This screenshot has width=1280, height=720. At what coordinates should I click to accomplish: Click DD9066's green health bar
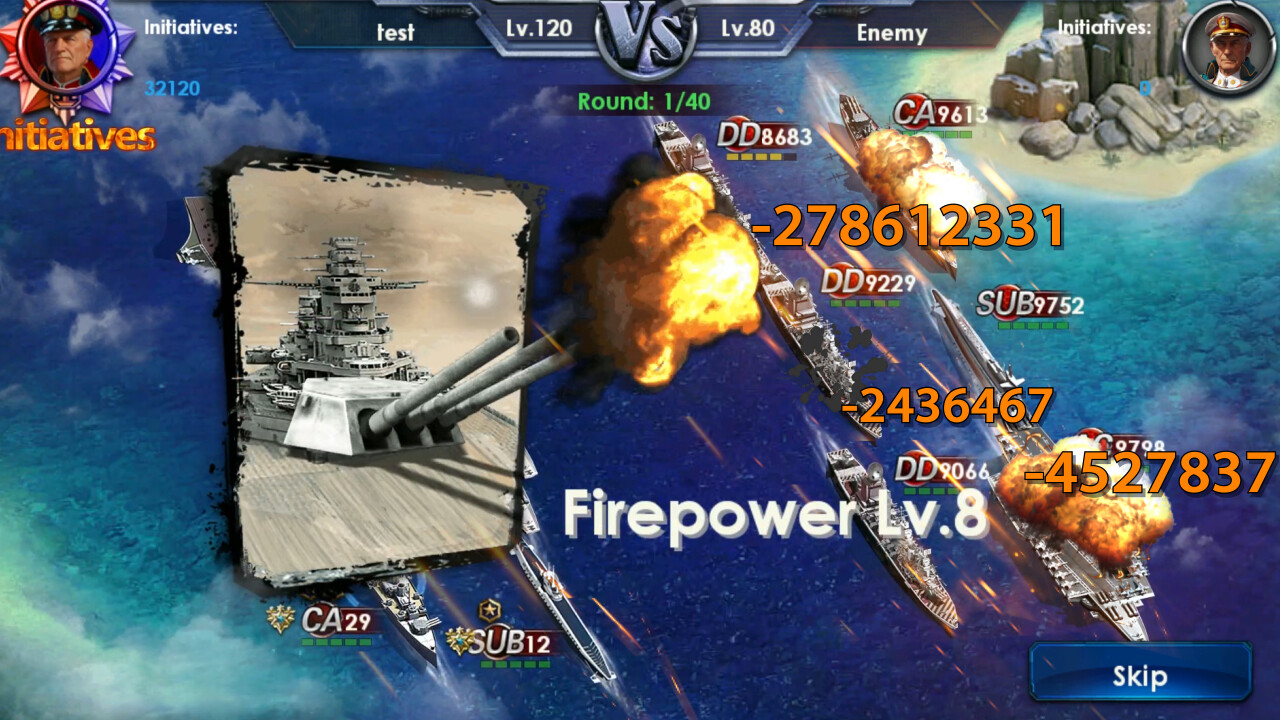[x=930, y=490]
